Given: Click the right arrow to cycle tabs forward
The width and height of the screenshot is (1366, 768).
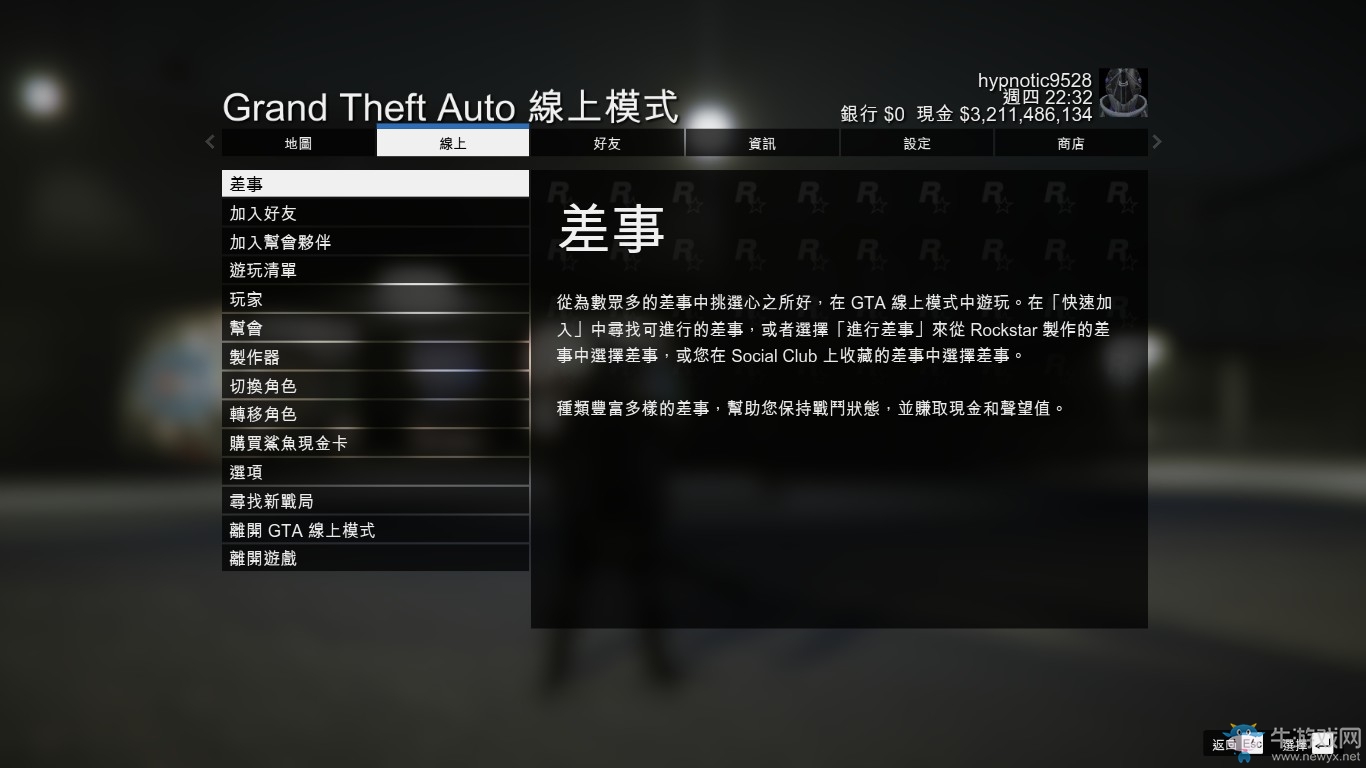Looking at the screenshot, I should tap(1156, 142).
